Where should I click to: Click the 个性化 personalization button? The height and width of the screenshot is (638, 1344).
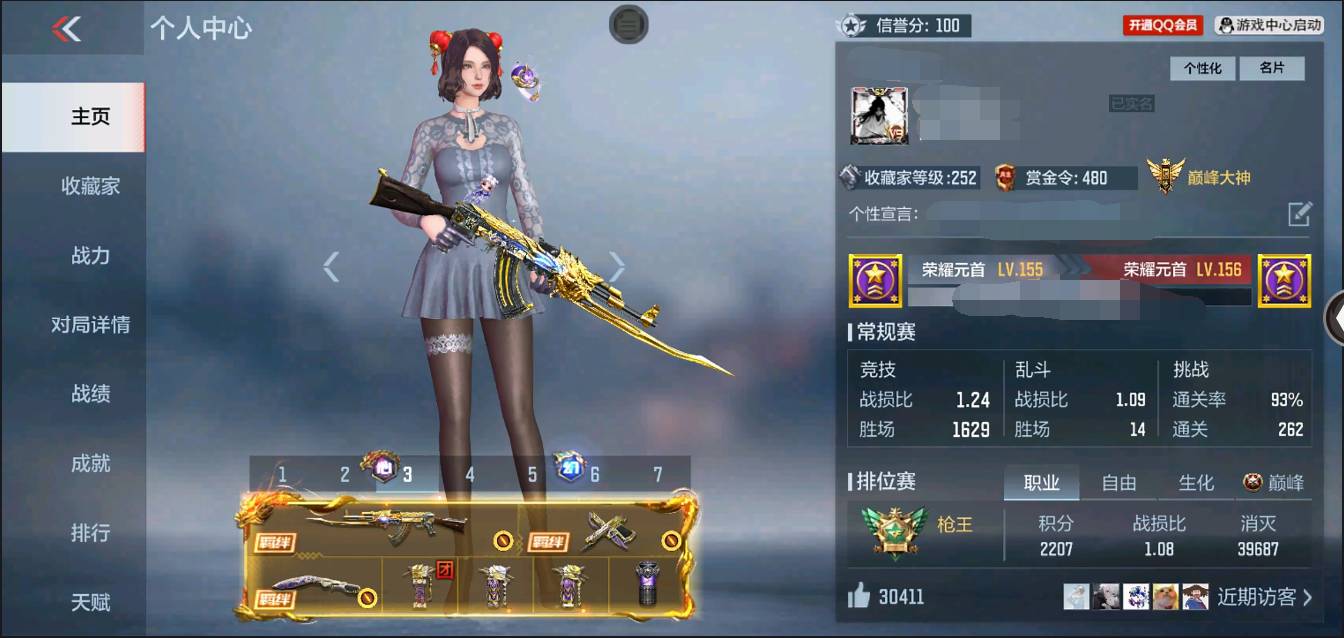[1203, 68]
